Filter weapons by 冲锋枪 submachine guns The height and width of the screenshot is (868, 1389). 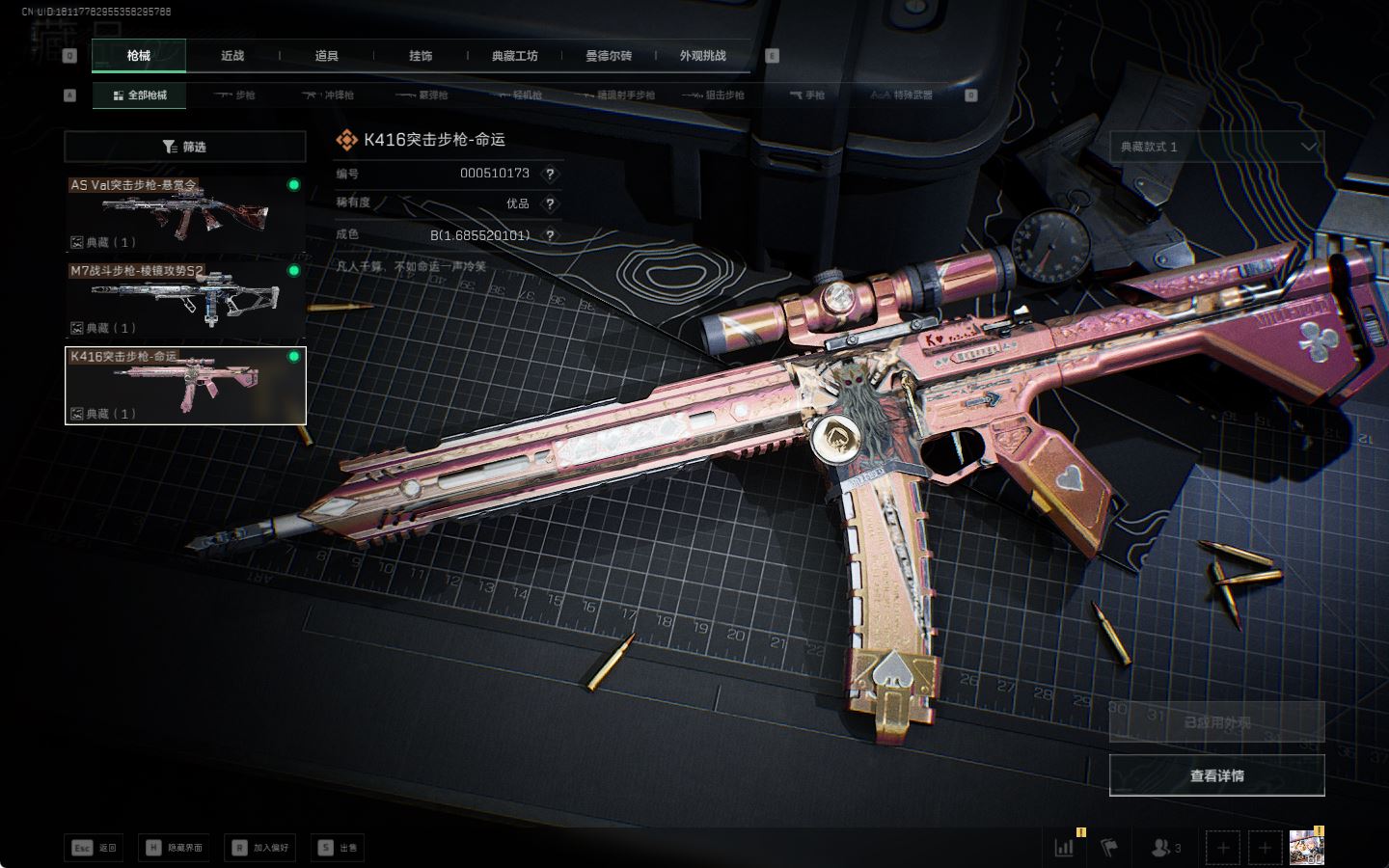point(329,95)
